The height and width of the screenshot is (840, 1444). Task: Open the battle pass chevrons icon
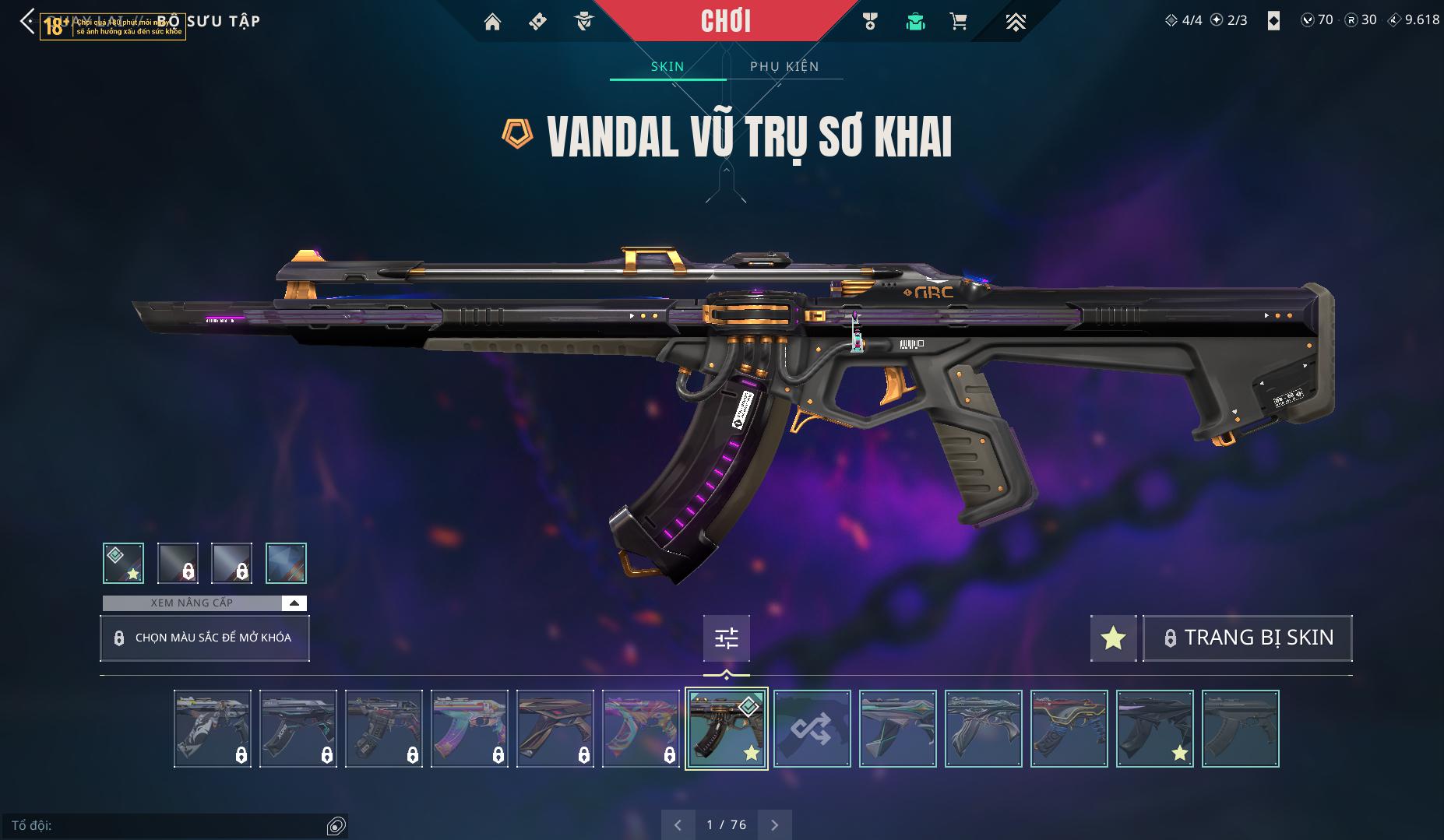(1015, 22)
